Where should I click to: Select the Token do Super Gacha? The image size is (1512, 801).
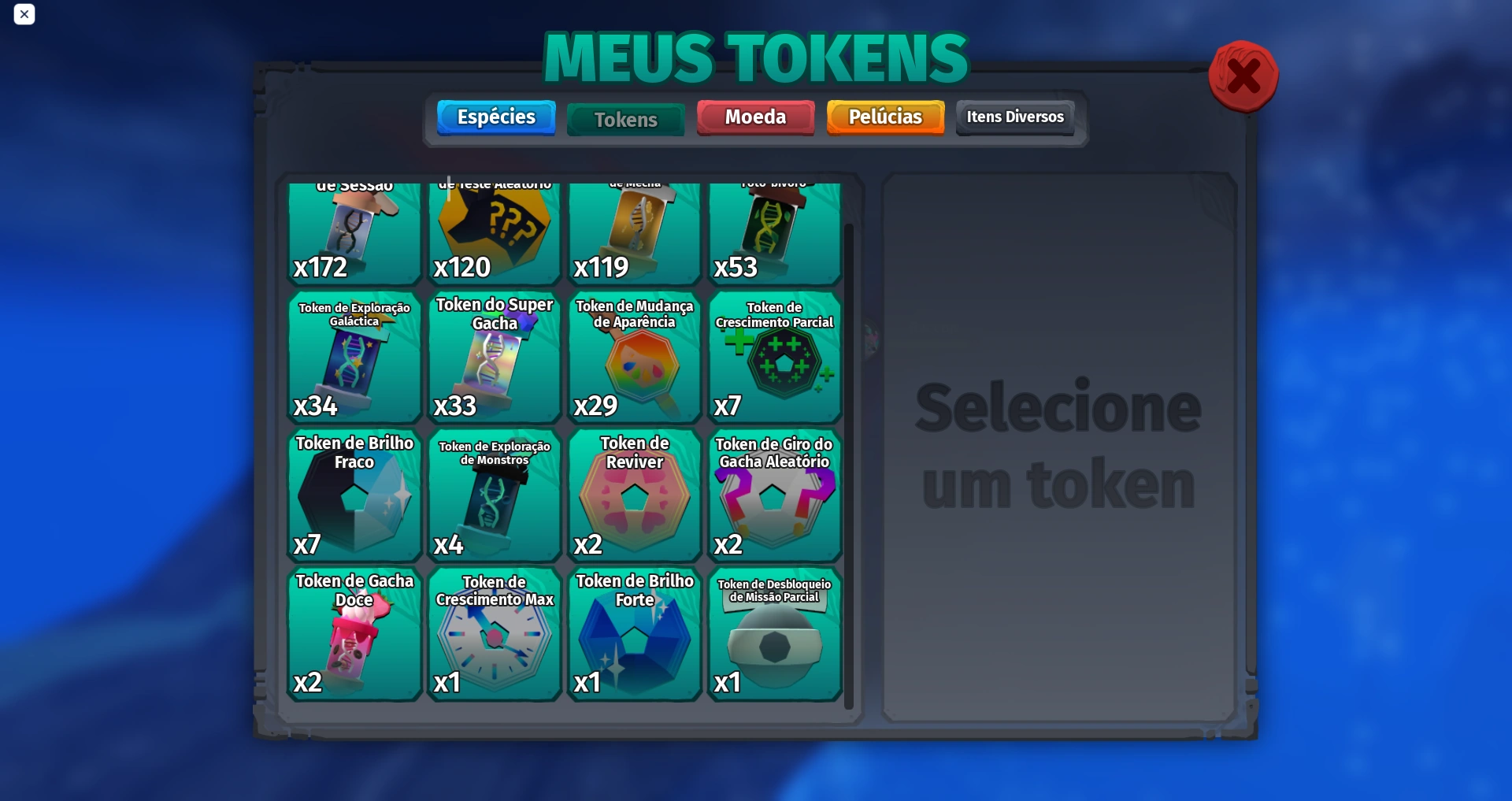[x=494, y=358]
